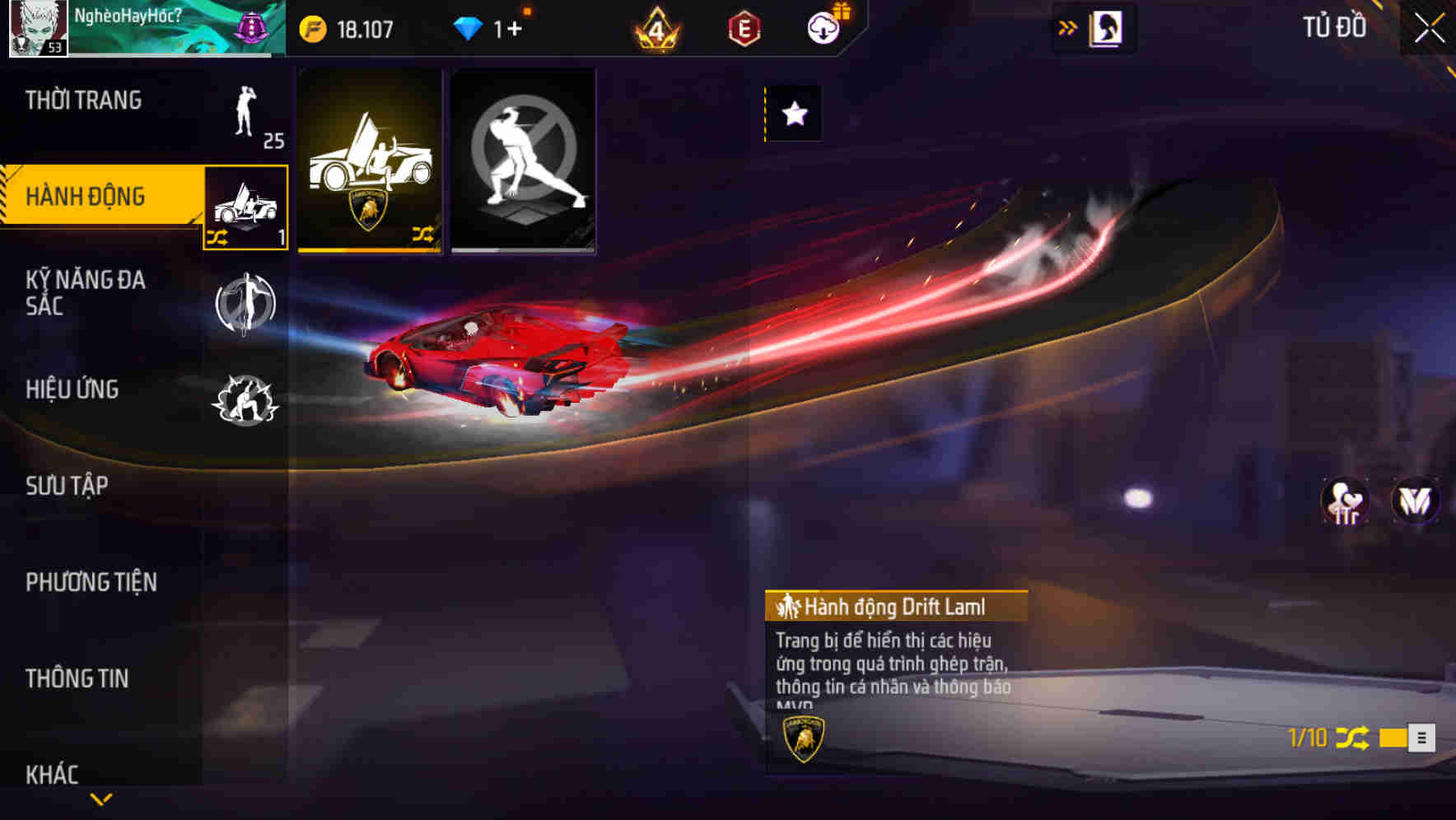Click the rank level 4 crown badge
Screen dimensions: 1456x820
click(655, 29)
